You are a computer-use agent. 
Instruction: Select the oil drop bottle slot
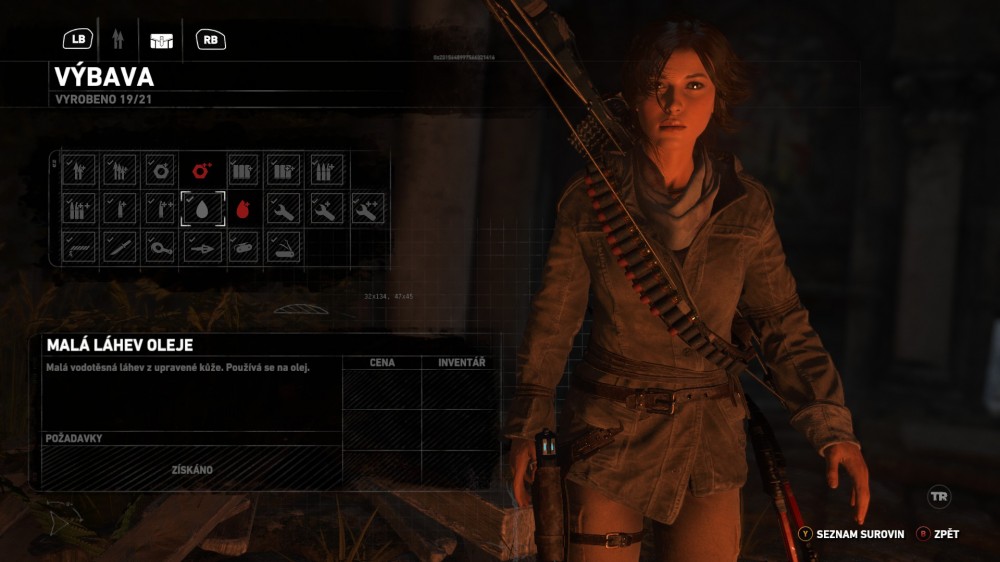coord(202,208)
